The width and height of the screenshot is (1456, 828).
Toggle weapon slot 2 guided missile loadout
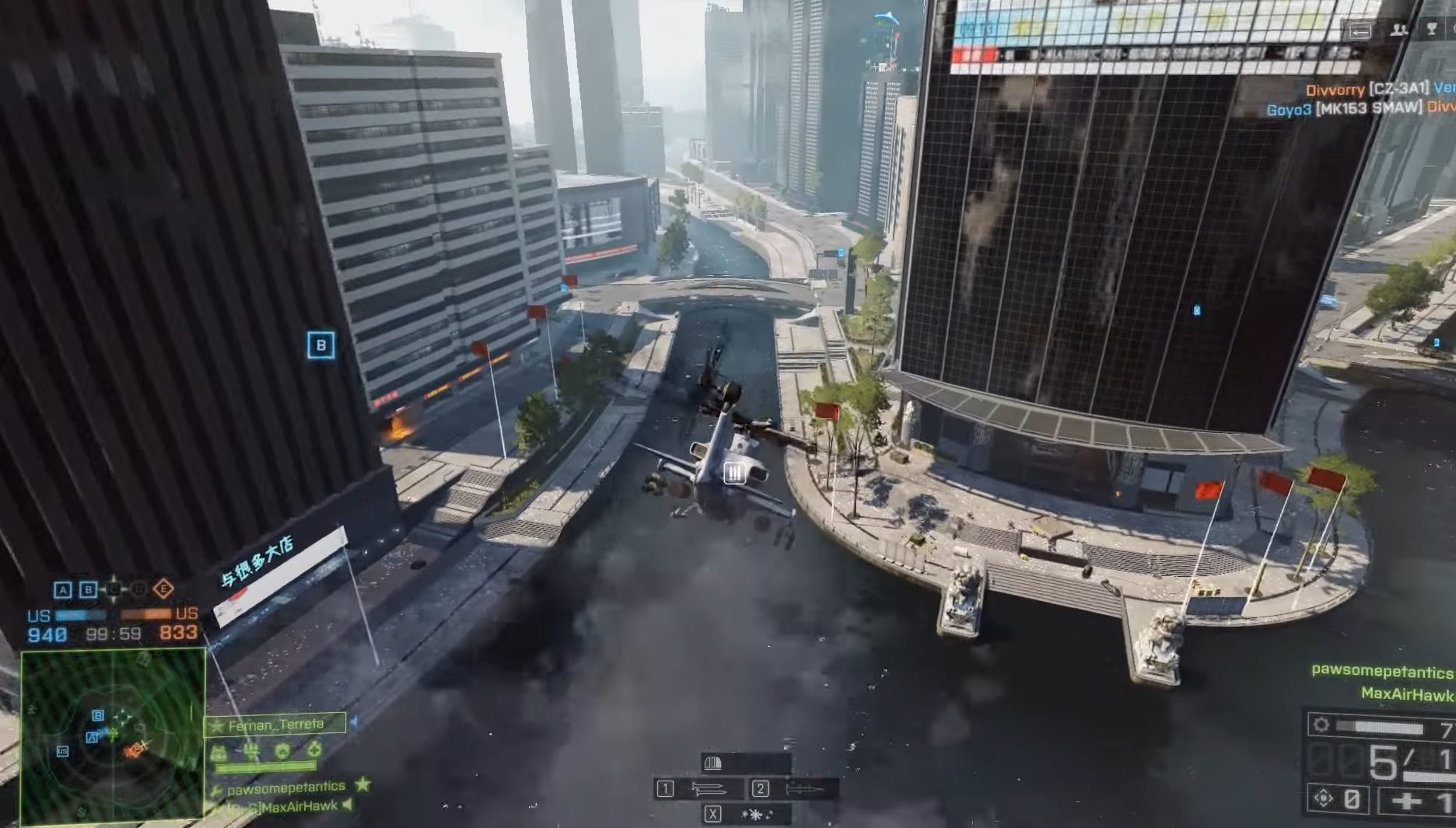click(798, 789)
